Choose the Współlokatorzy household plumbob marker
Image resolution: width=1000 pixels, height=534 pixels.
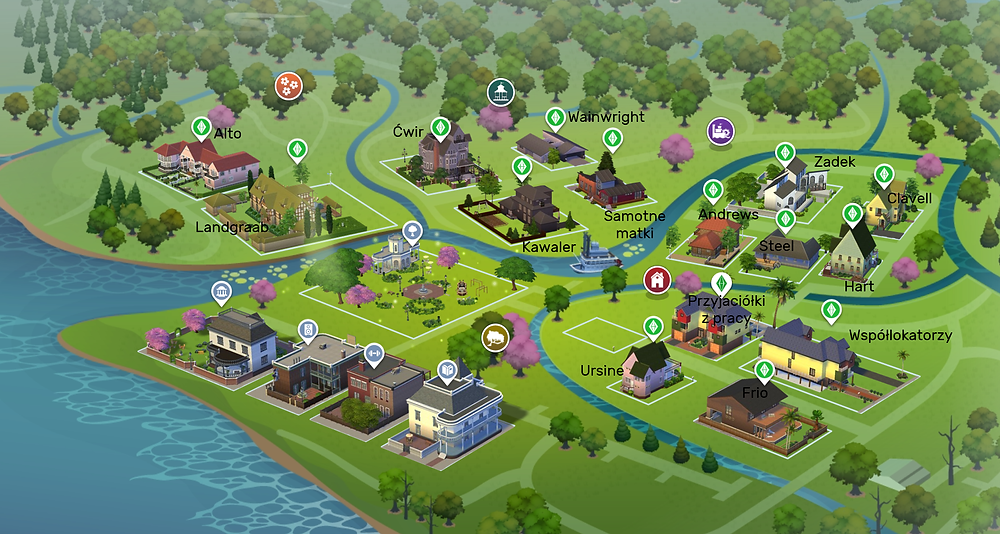pyautogui.click(x=829, y=310)
